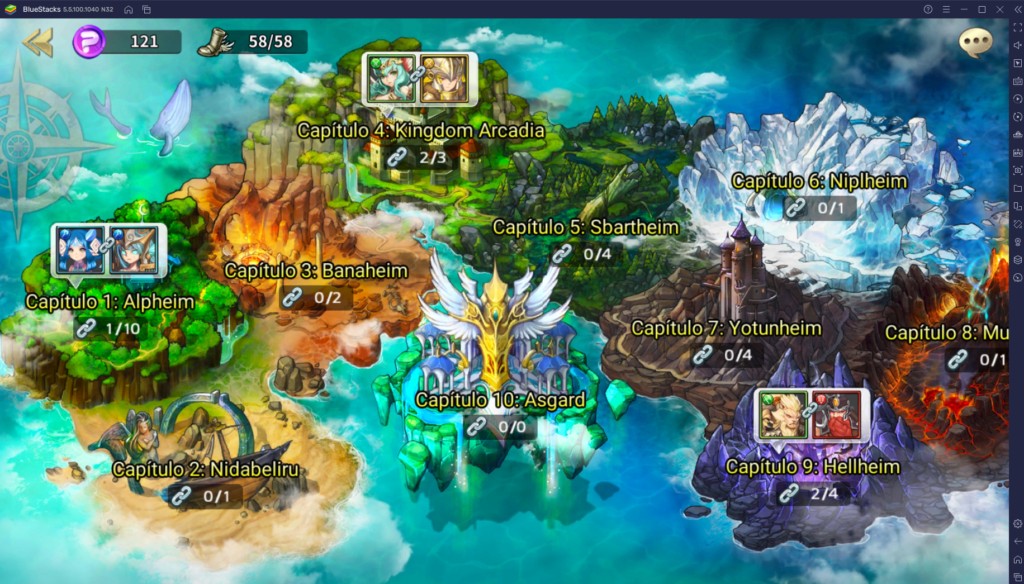Image resolution: width=1024 pixels, height=584 pixels.
Task: Enter Capítulo 4: Kingdom Arcadia
Action: [420, 131]
